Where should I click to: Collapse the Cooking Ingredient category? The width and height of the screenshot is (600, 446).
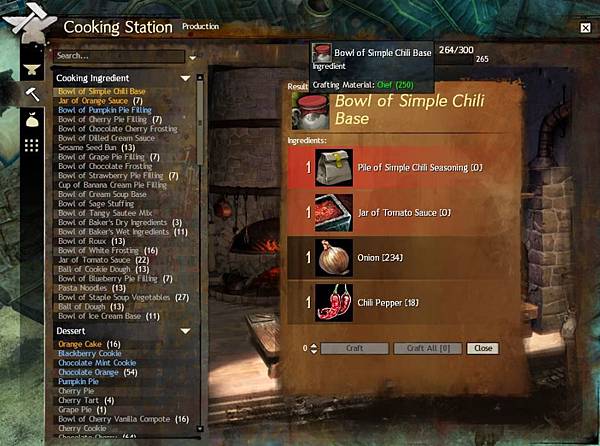tap(185, 78)
